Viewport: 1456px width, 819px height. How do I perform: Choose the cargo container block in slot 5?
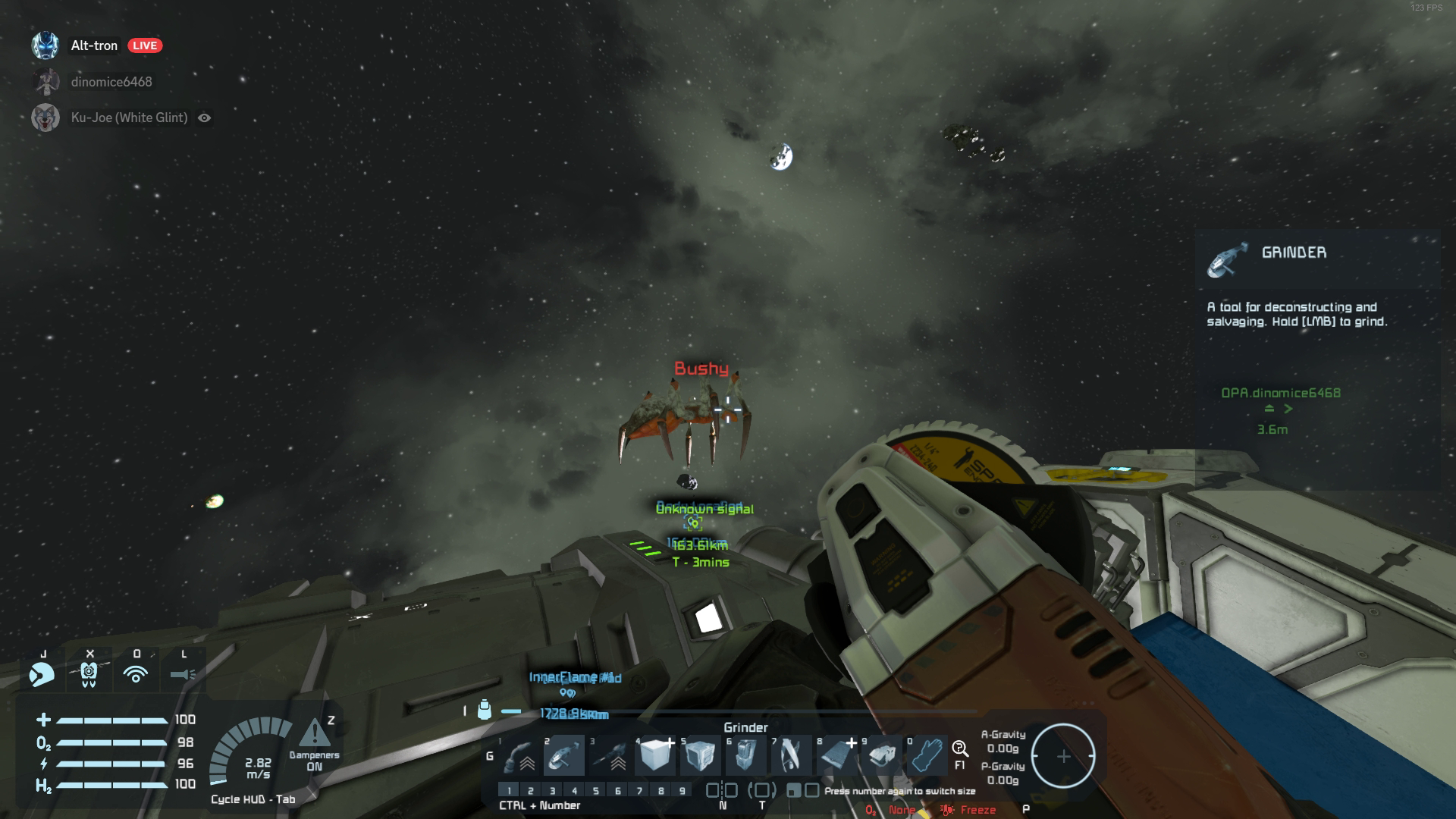click(x=700, y=755)
